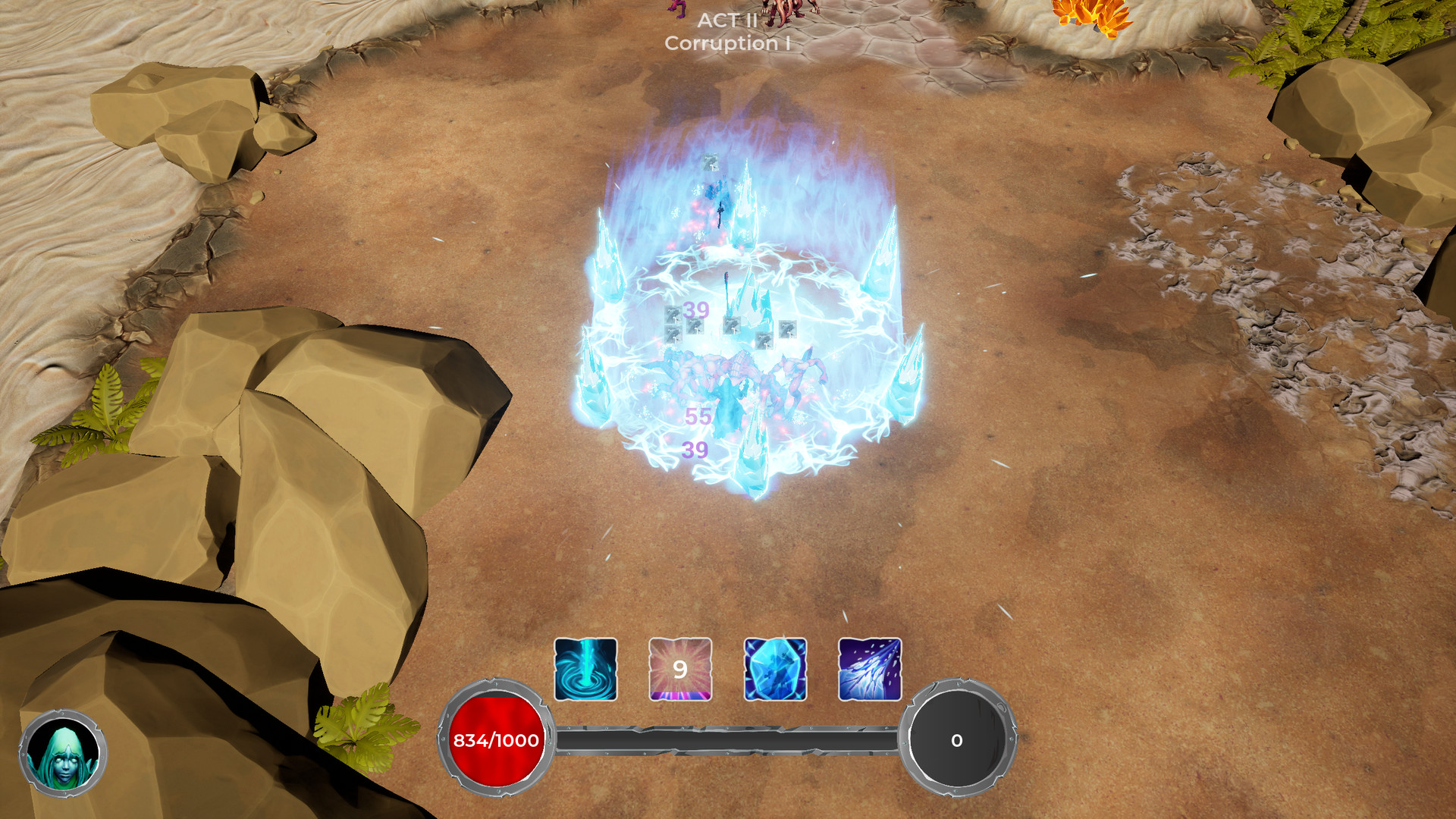Cast the ice crystal ability
Viewport: 1456px width, 819px height.
click(775, 669)
